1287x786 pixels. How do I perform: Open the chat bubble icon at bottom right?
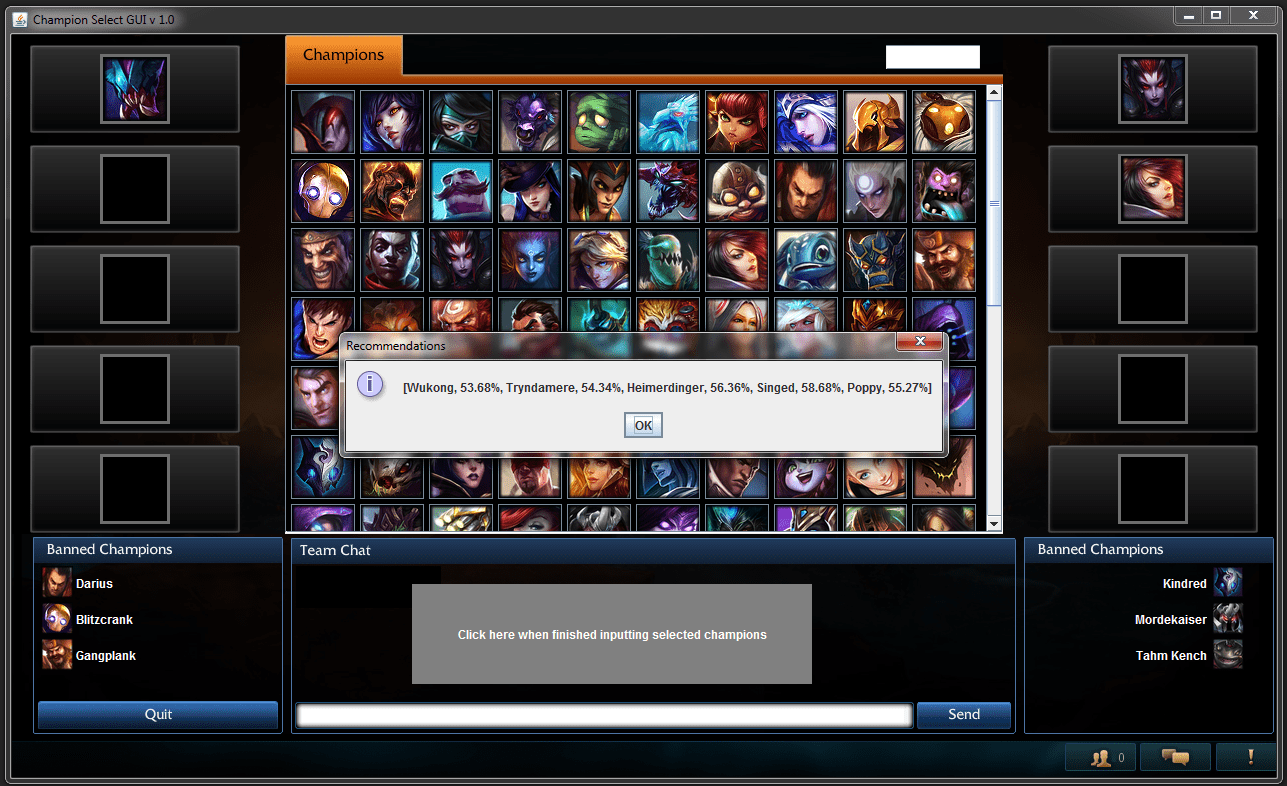pyautogui.click(x=1175, y=757)
